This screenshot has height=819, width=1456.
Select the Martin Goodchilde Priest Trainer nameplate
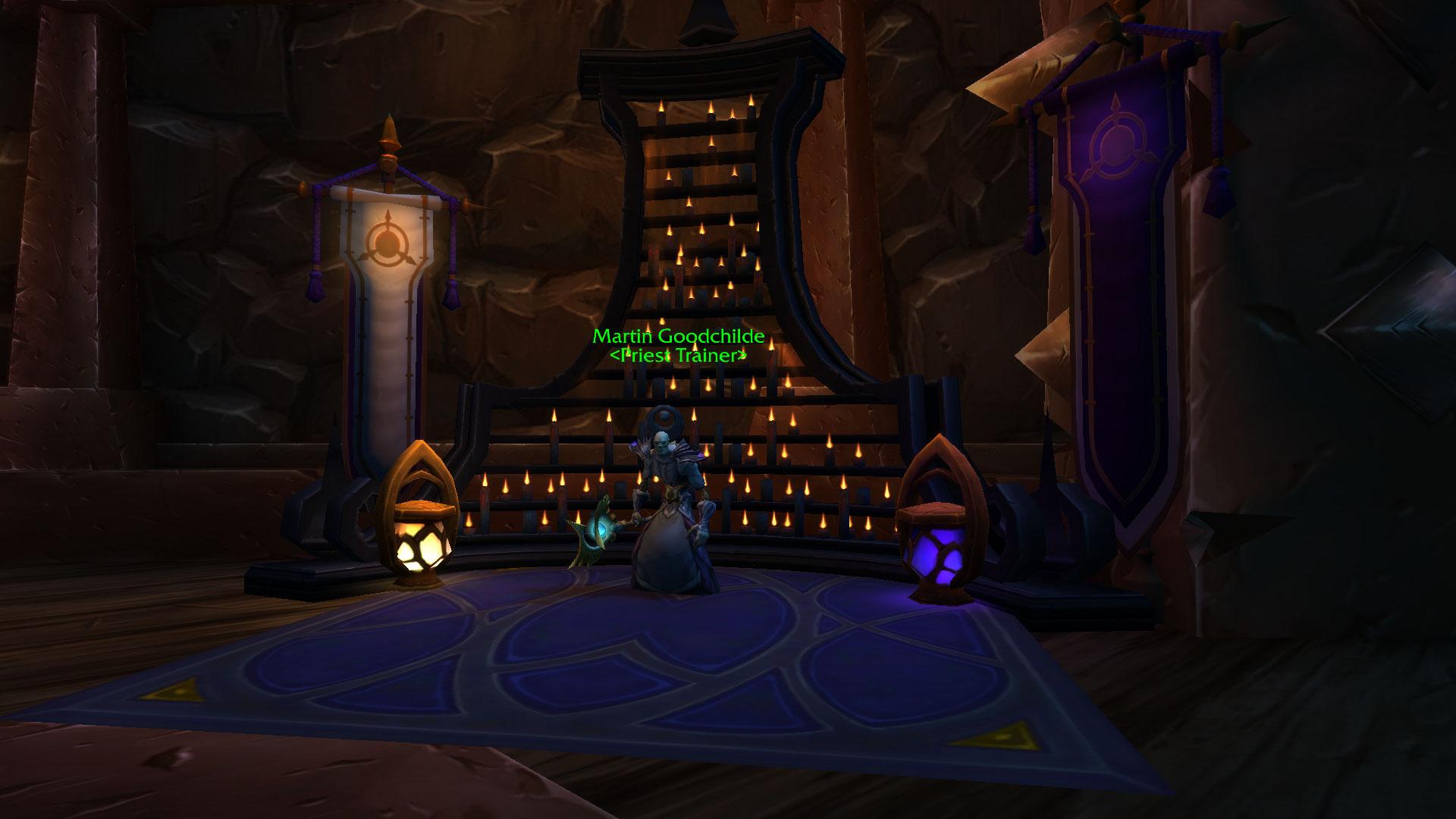pyautogui.click(x=678, y=345)
